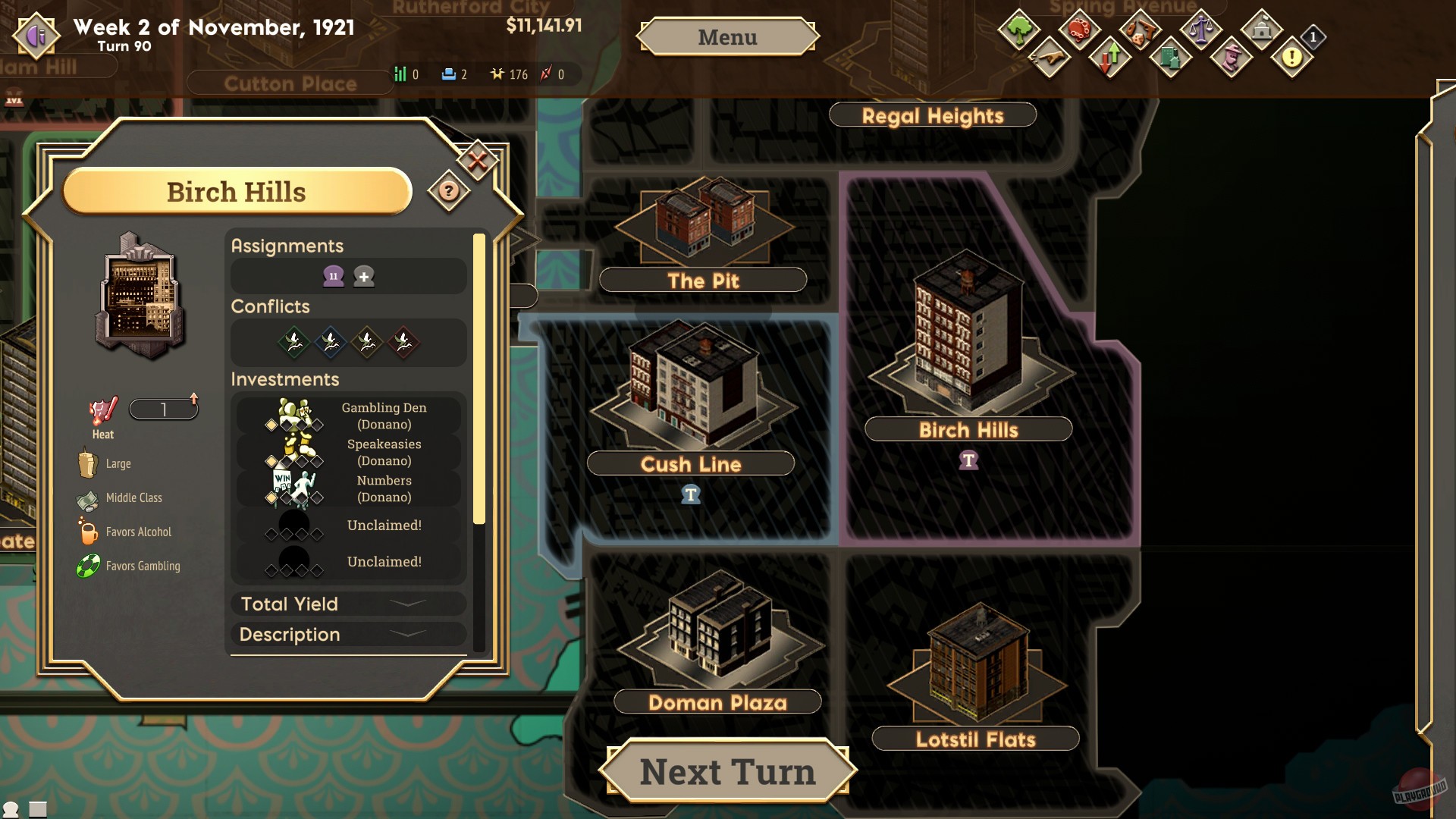Screen dimensions: 1456x819
Task: Select the up-down arrows trade icon
Action: point(1109,58)
